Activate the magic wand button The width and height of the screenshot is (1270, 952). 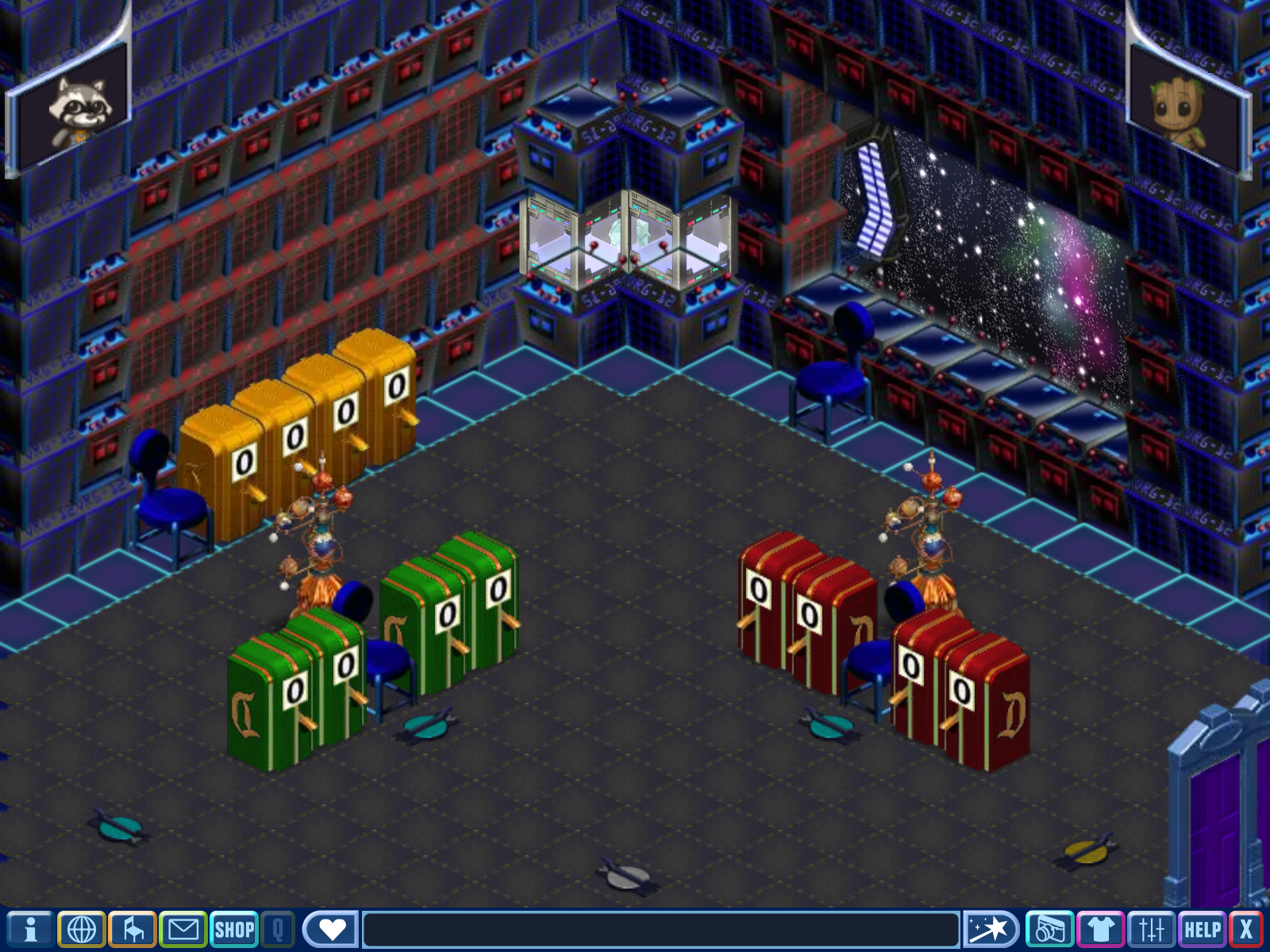990,929
